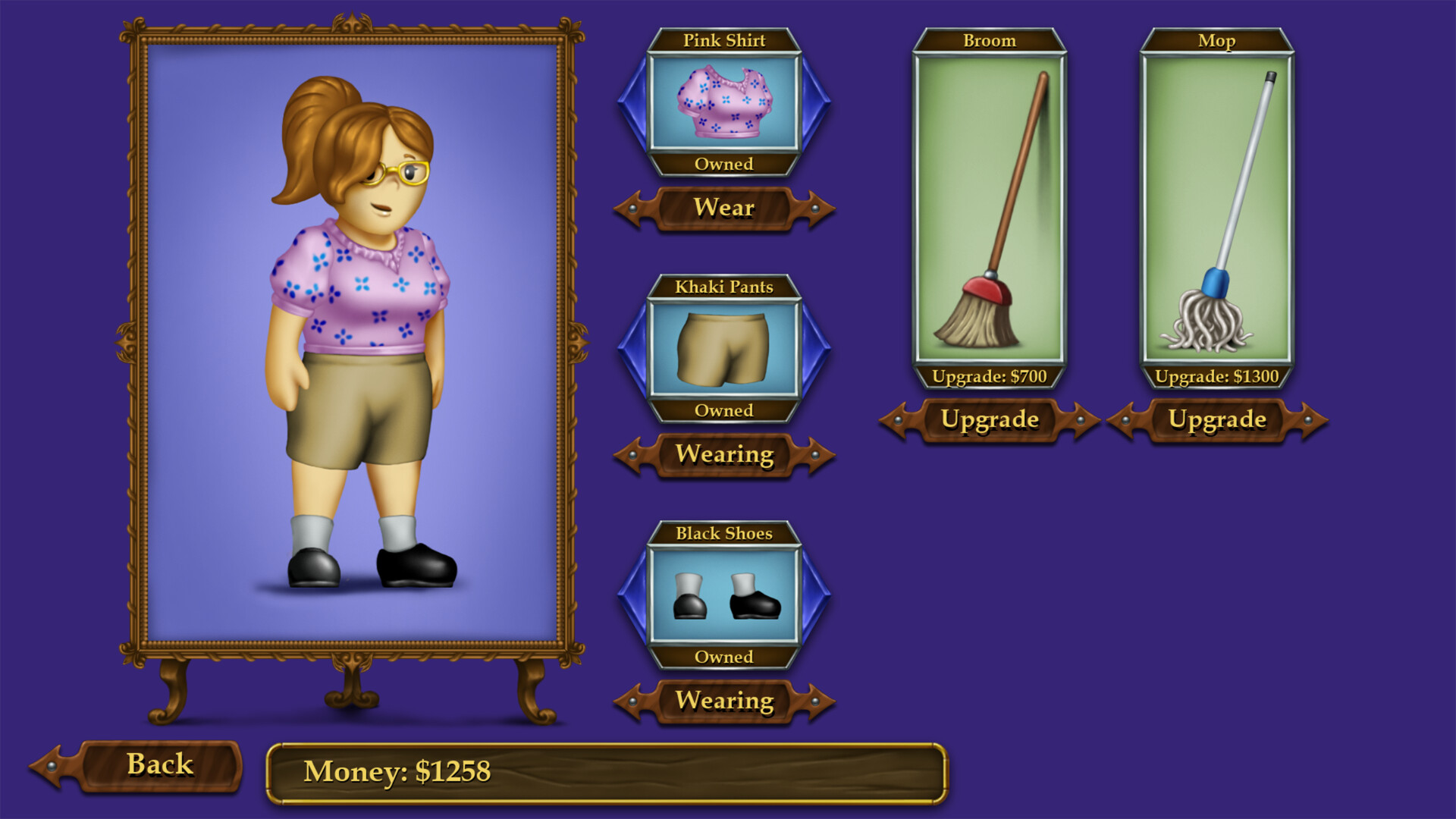The width and height of the screenshot is (1456, 819).
Task: Click the Mop tool illustration
Action: [1217, 212]
